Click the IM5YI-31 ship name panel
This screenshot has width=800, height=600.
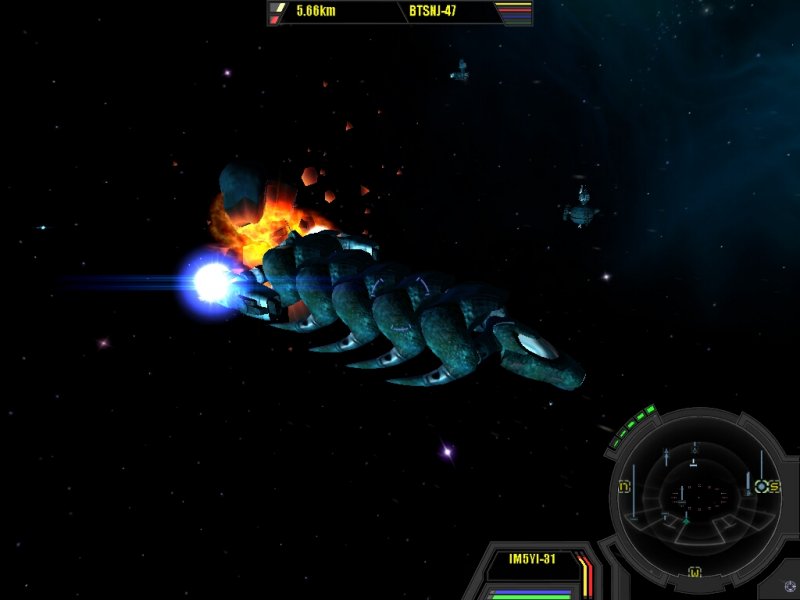point(532,560)
